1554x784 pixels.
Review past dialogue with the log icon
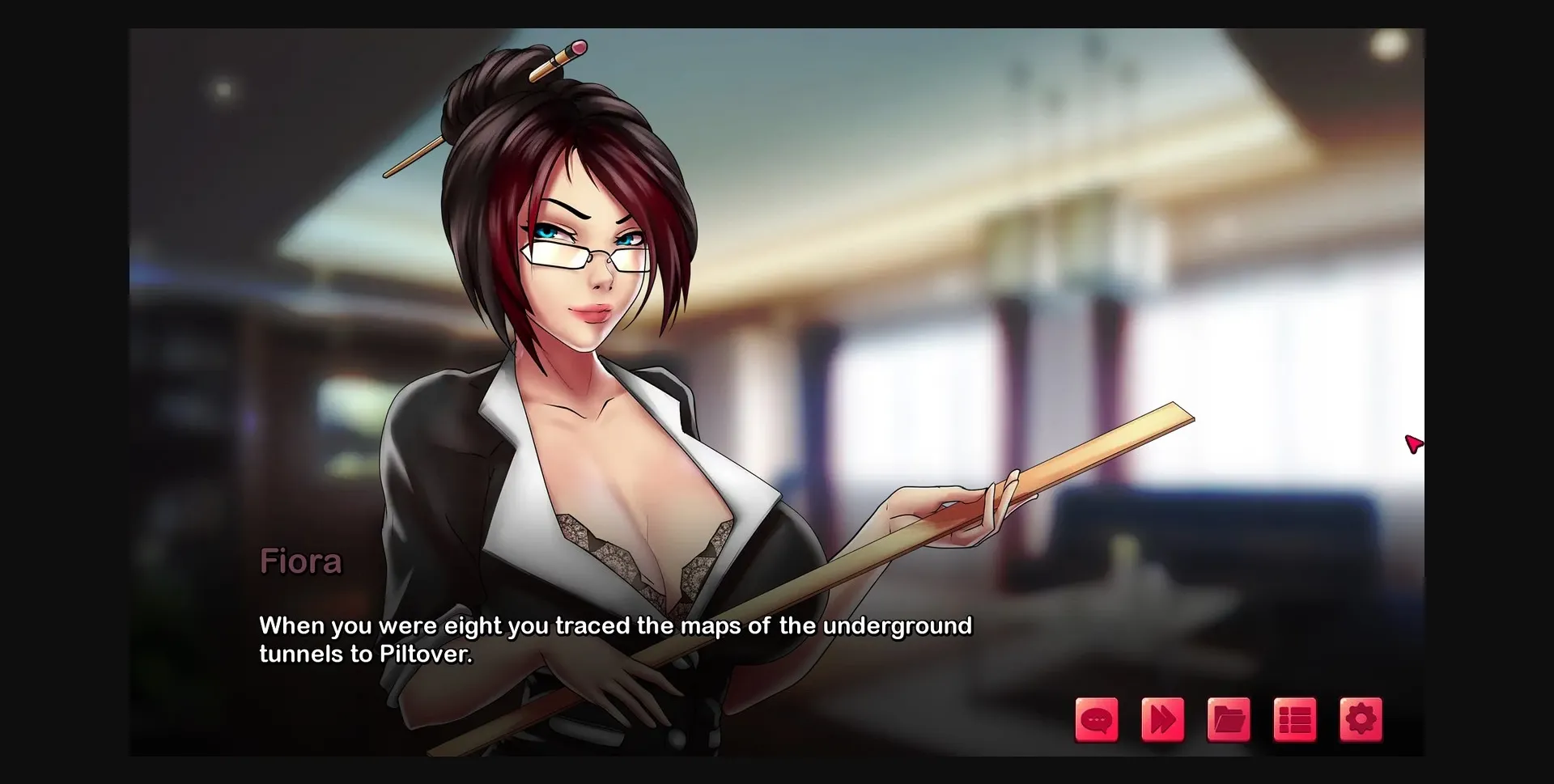tap(1097, 718)
